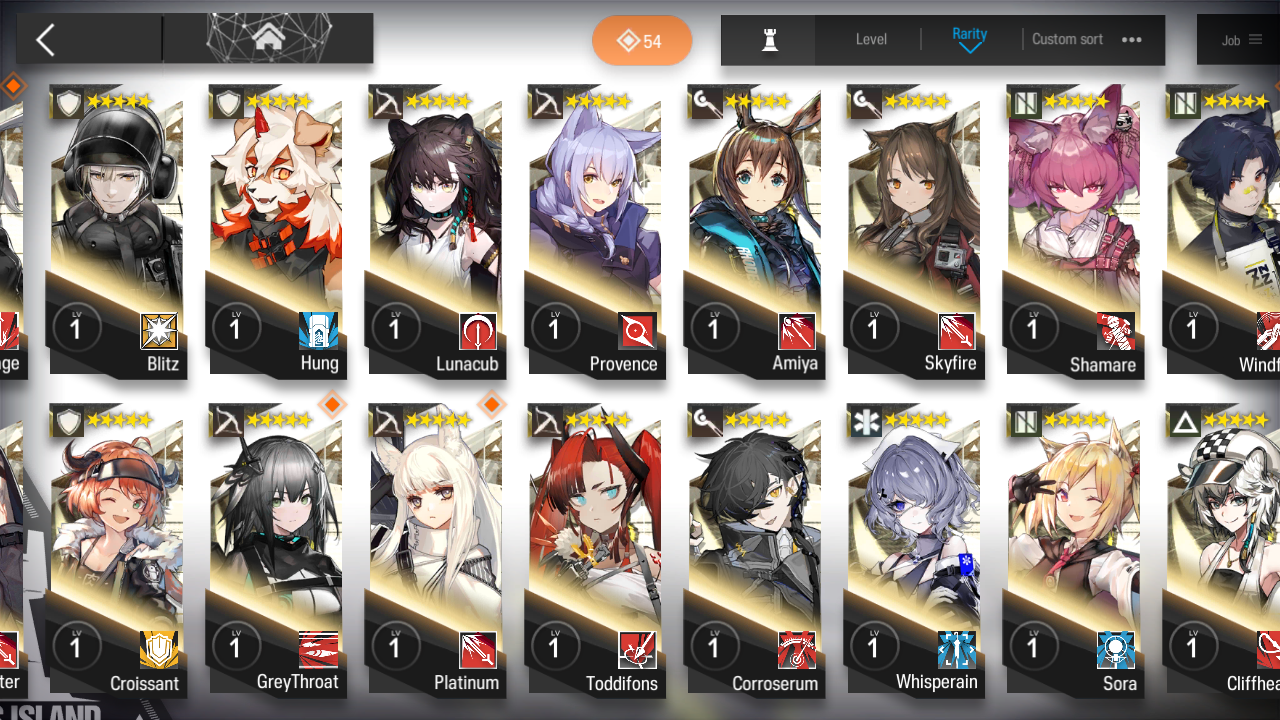Open GreyThroat's operator card
Image resolution: width=1280 pixels, height=720 pixels.
tap(276, 550)
